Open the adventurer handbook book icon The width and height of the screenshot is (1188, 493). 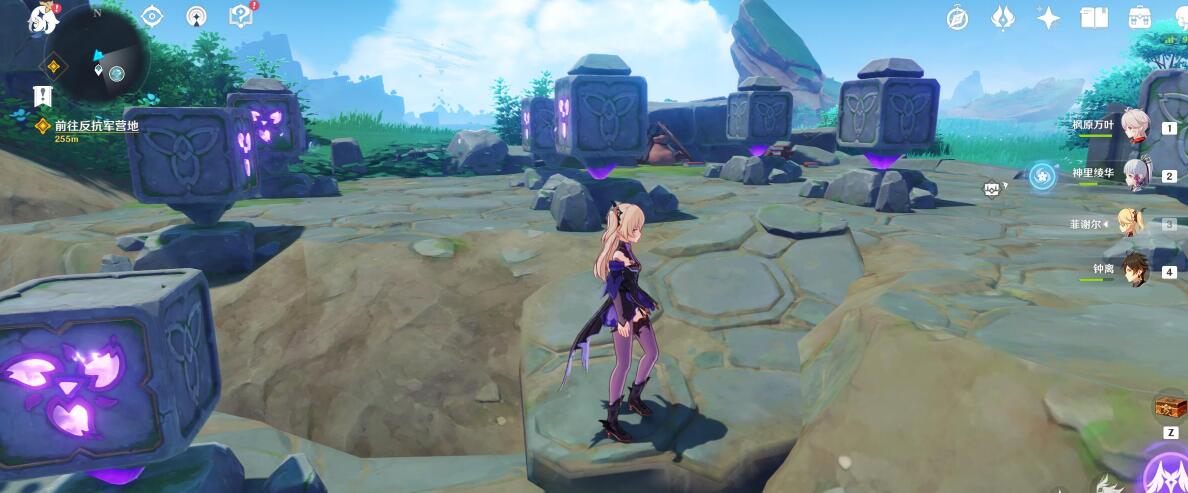pyautogui.click(x=1094, y=18)
